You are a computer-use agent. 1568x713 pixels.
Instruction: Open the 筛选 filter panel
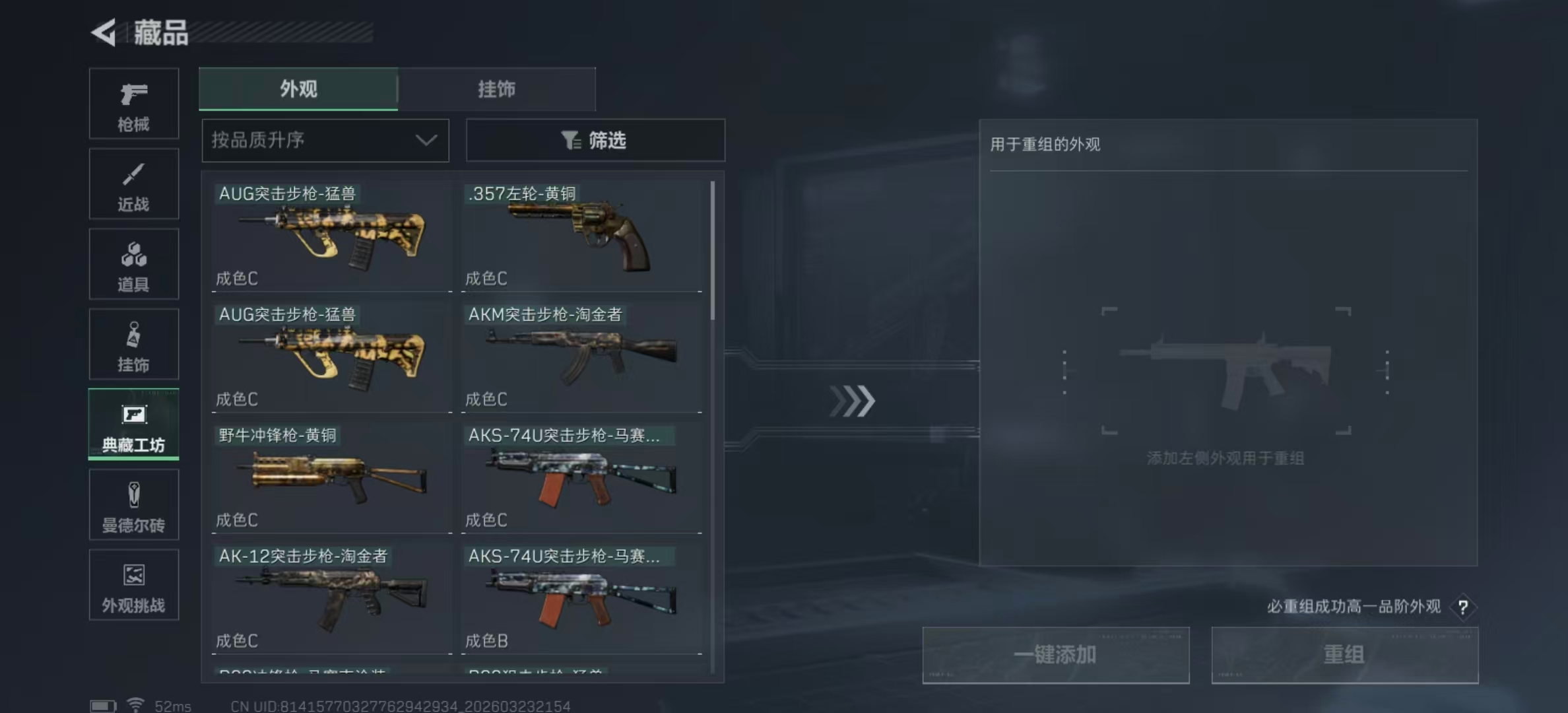pos(595,140)
